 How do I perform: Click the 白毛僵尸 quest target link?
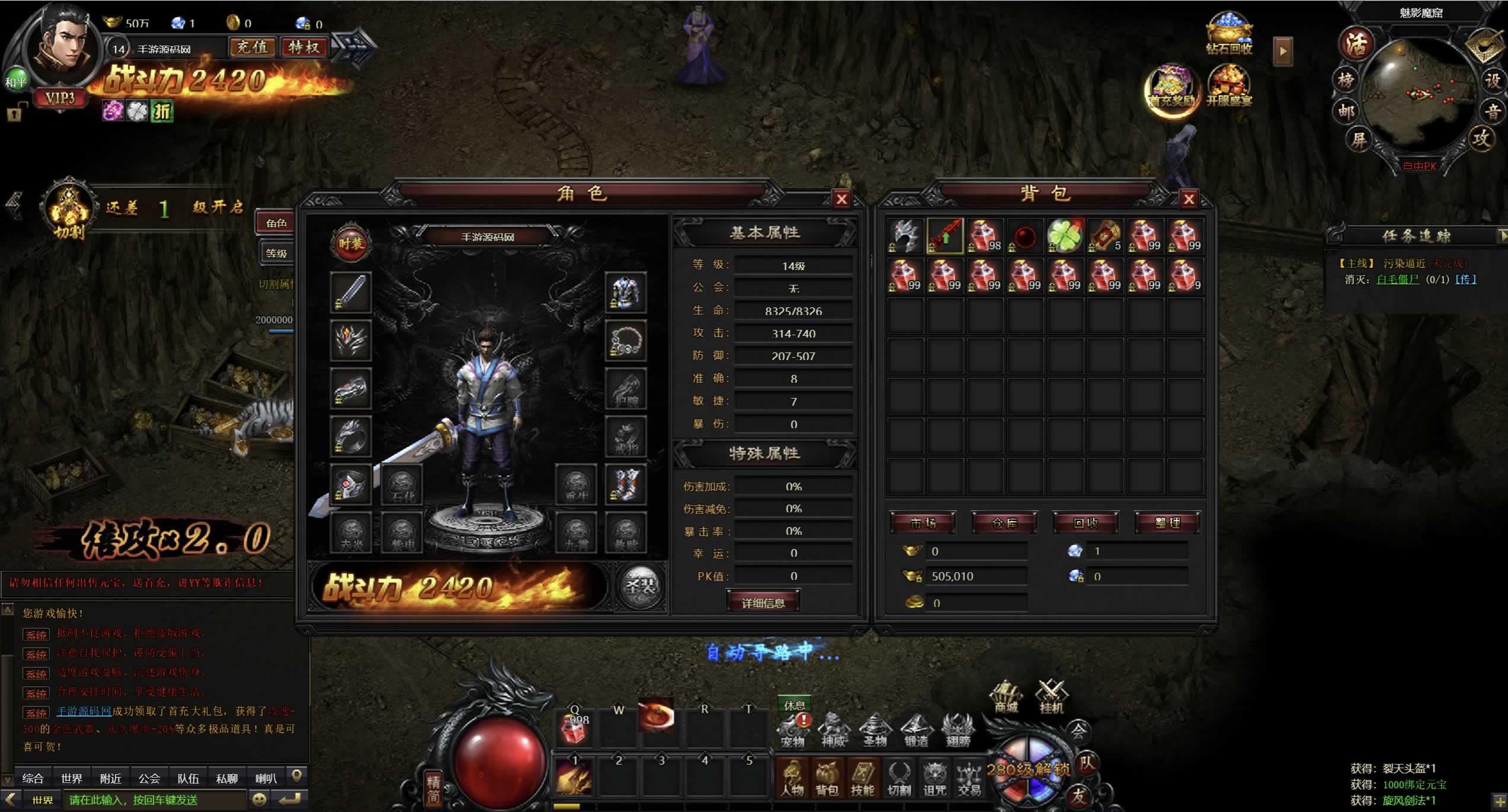point(1397,280)
